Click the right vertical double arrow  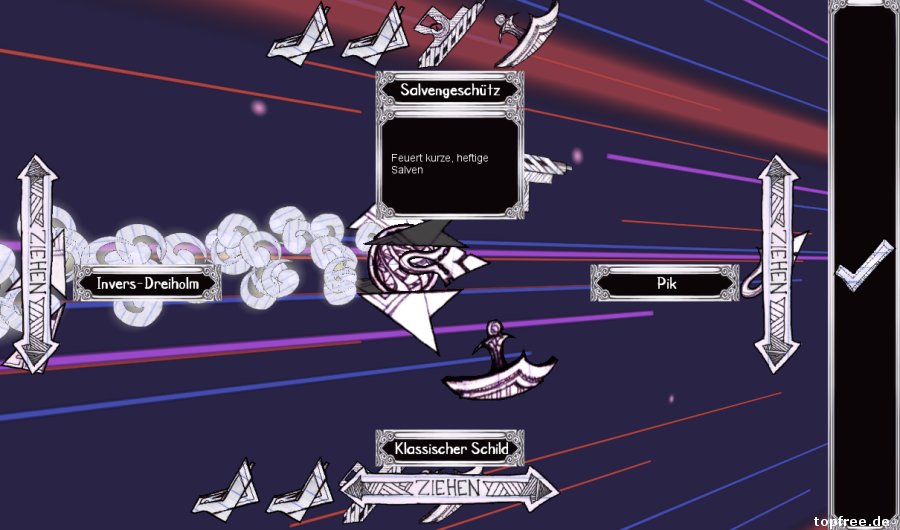(x=776, y=263)
